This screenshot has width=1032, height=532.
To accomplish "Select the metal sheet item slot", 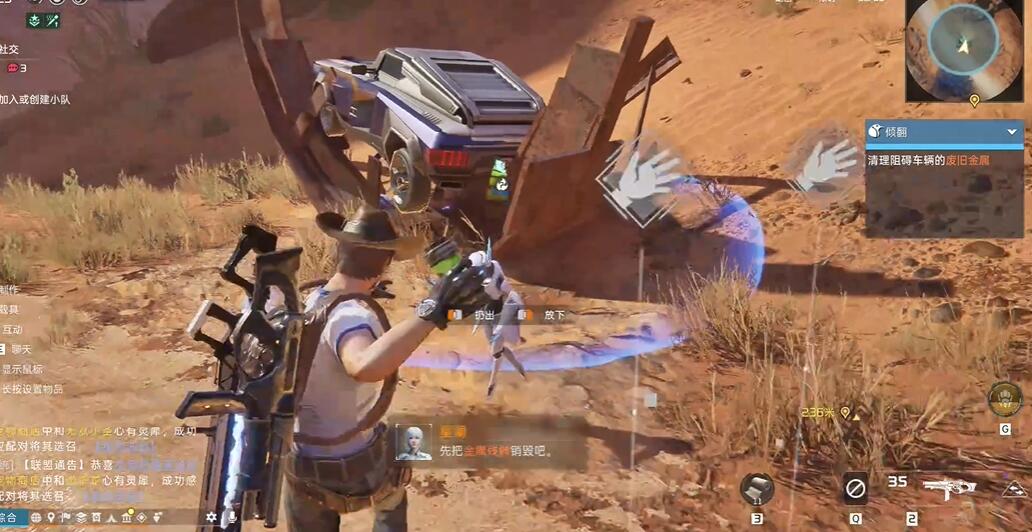I will (x=757, y=489).
